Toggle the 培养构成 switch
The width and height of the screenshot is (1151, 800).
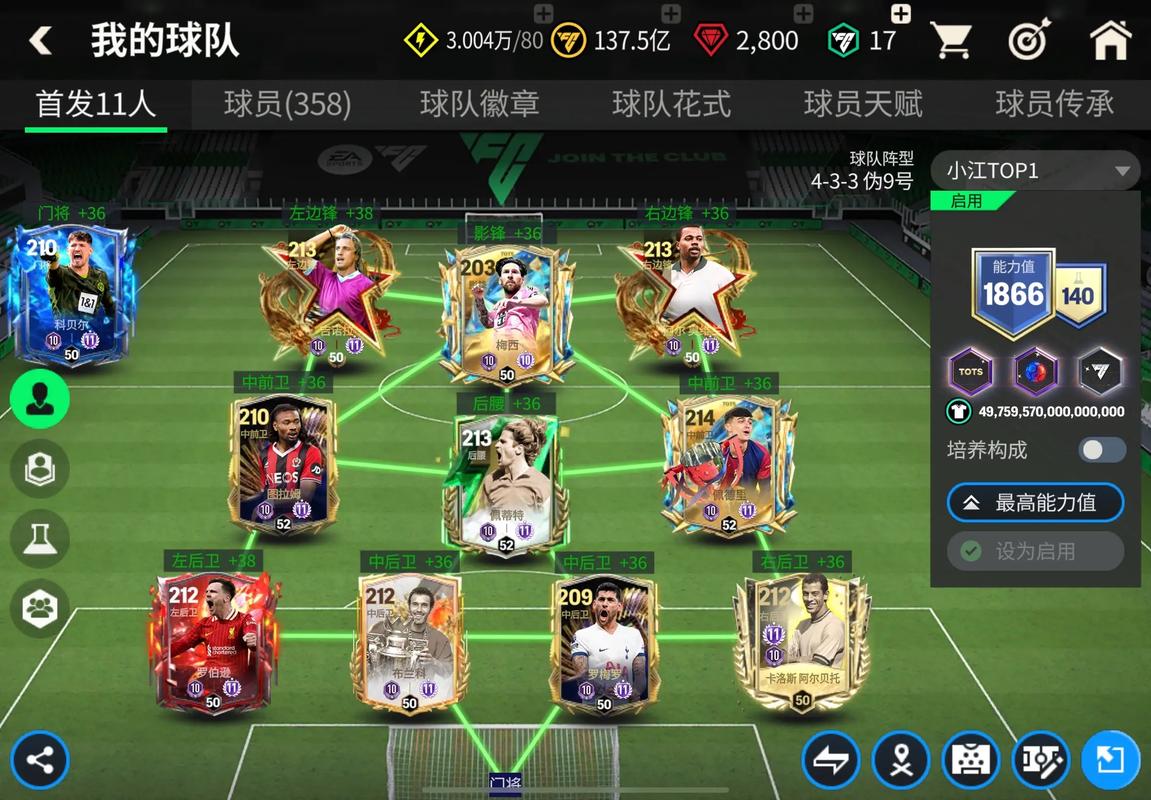coord(1102,450)
